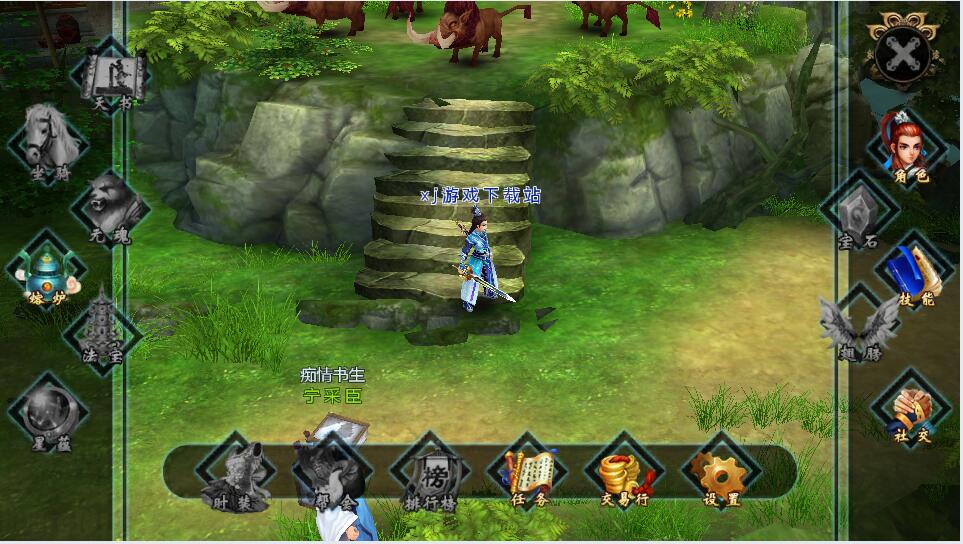The image size is (963, 544).
Task: Close the expanded menu with the X button
Action: [x=903, y=52]
